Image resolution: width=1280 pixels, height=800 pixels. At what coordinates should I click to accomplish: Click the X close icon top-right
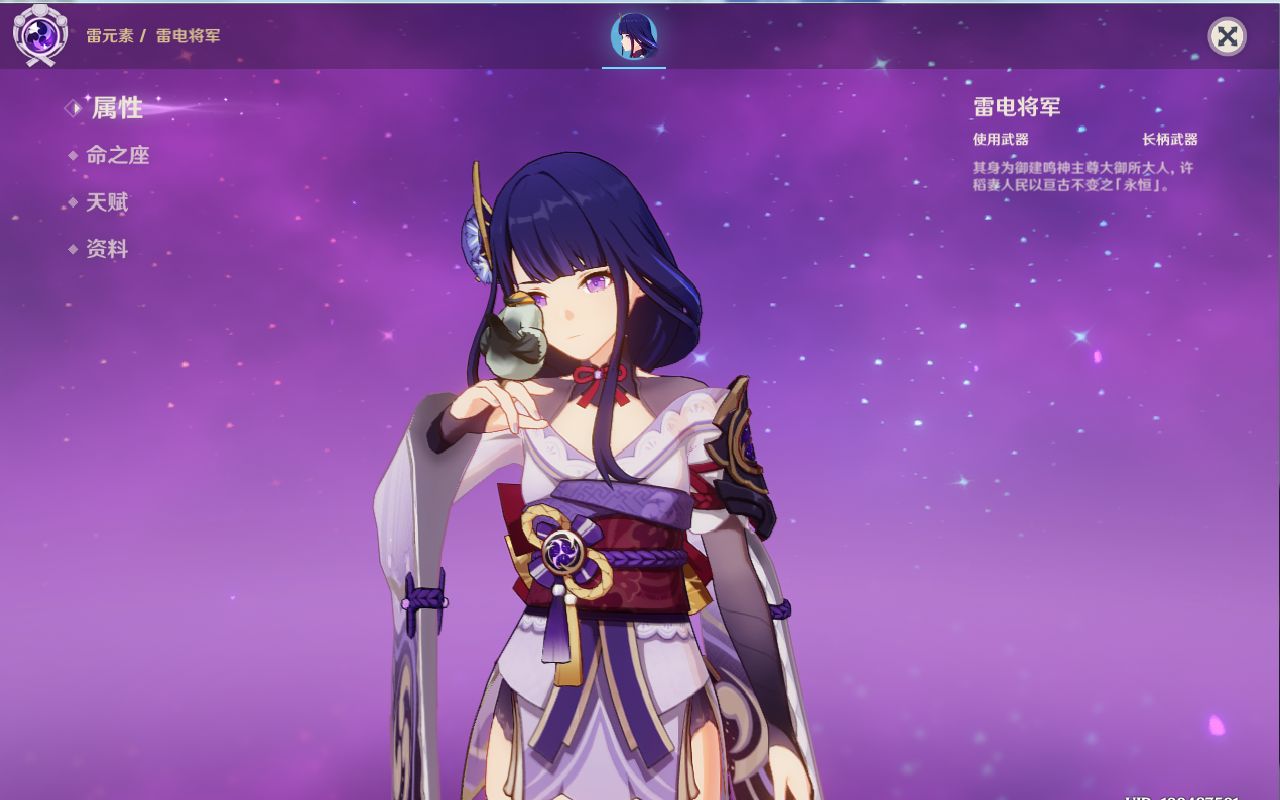point(1227,37)
